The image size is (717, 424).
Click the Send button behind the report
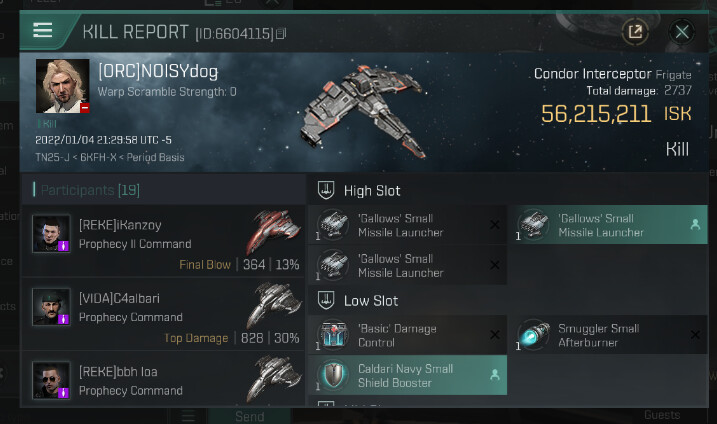[x=249, y=415]
